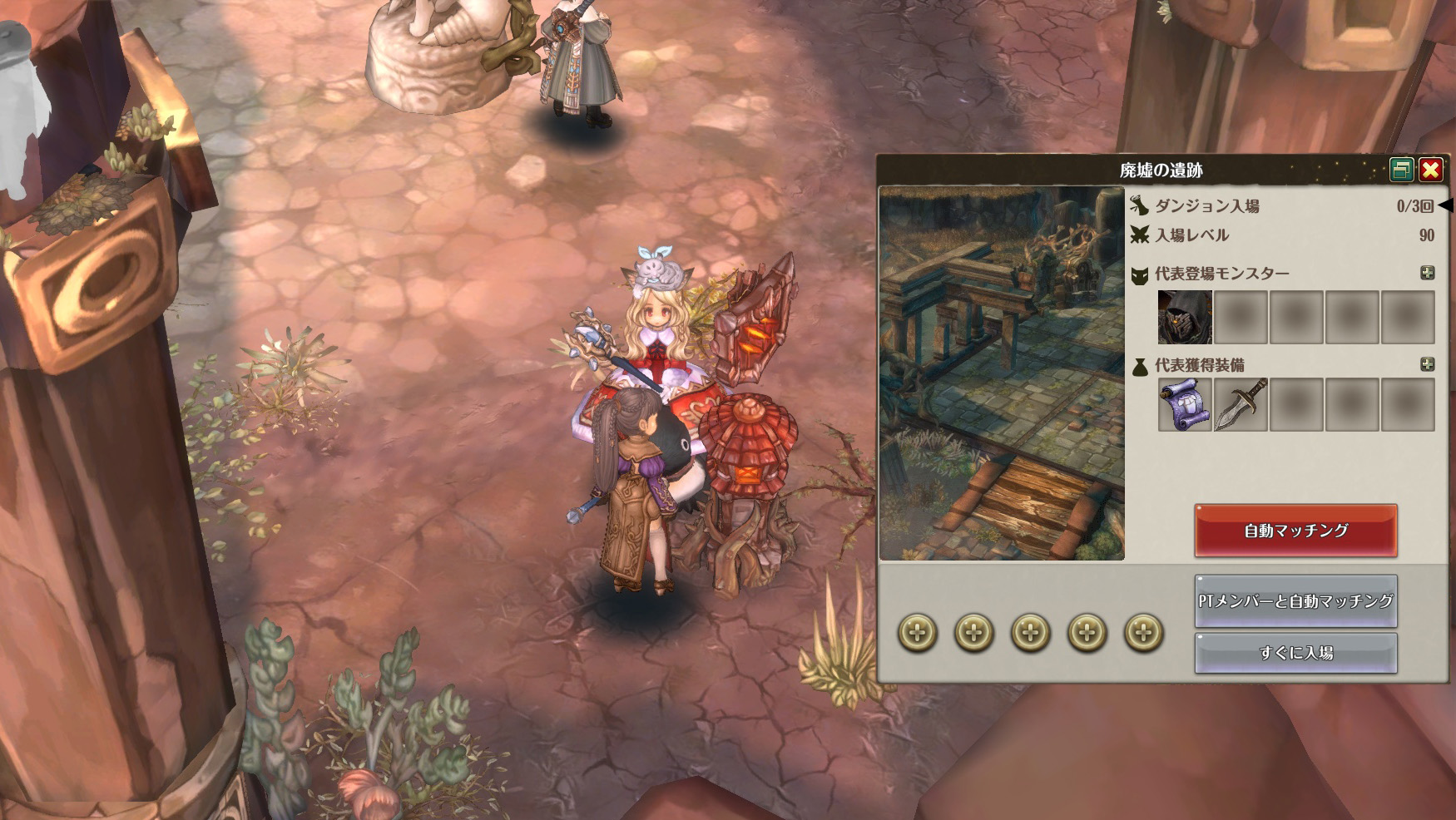Expand the 代表獲得装備 equipment list
This screenshot has width=1456, height=820.
coord(1427,364)
